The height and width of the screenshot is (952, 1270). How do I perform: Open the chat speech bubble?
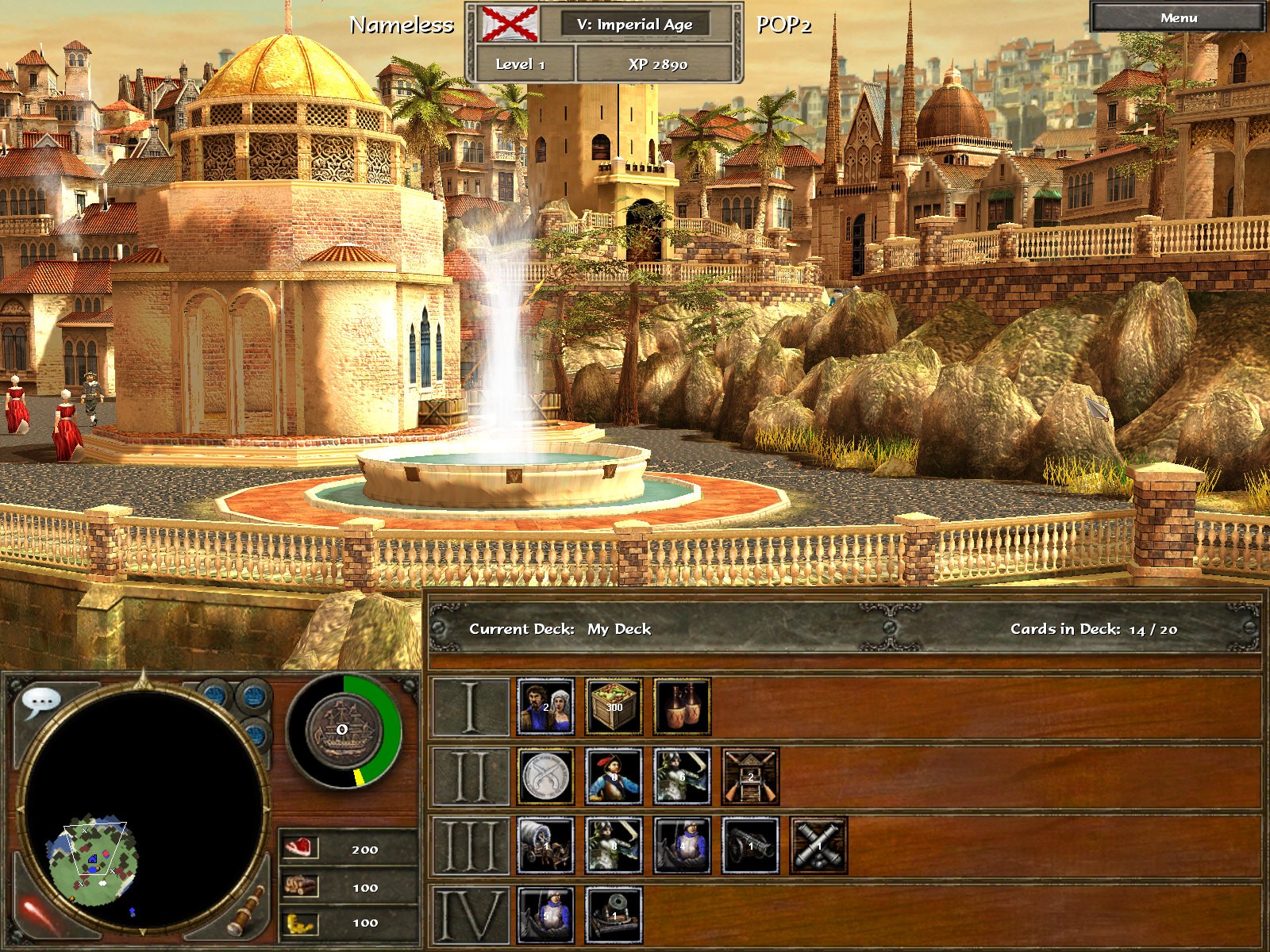pos(40,701)
